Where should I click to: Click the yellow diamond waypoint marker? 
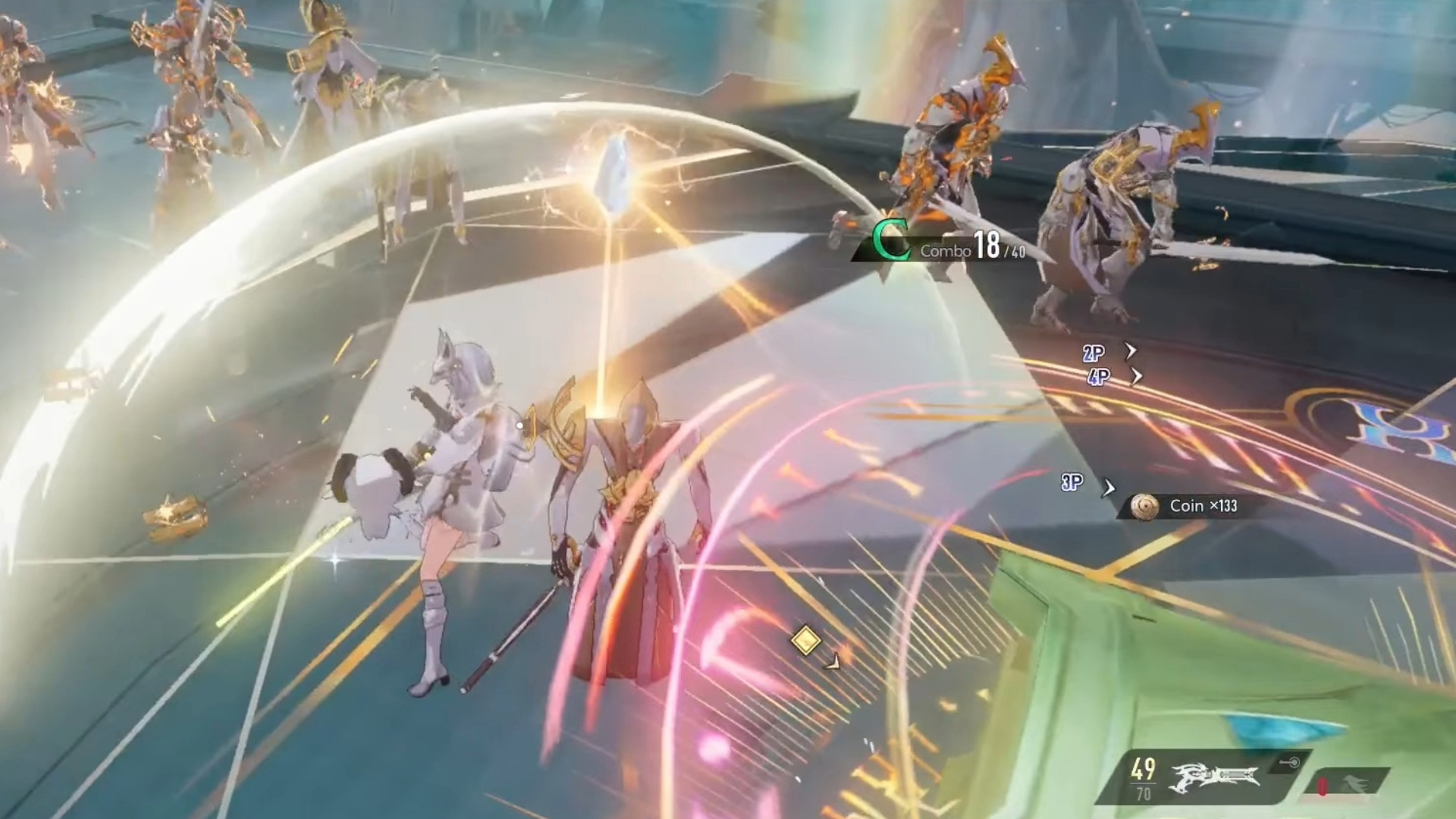[805, 641]
